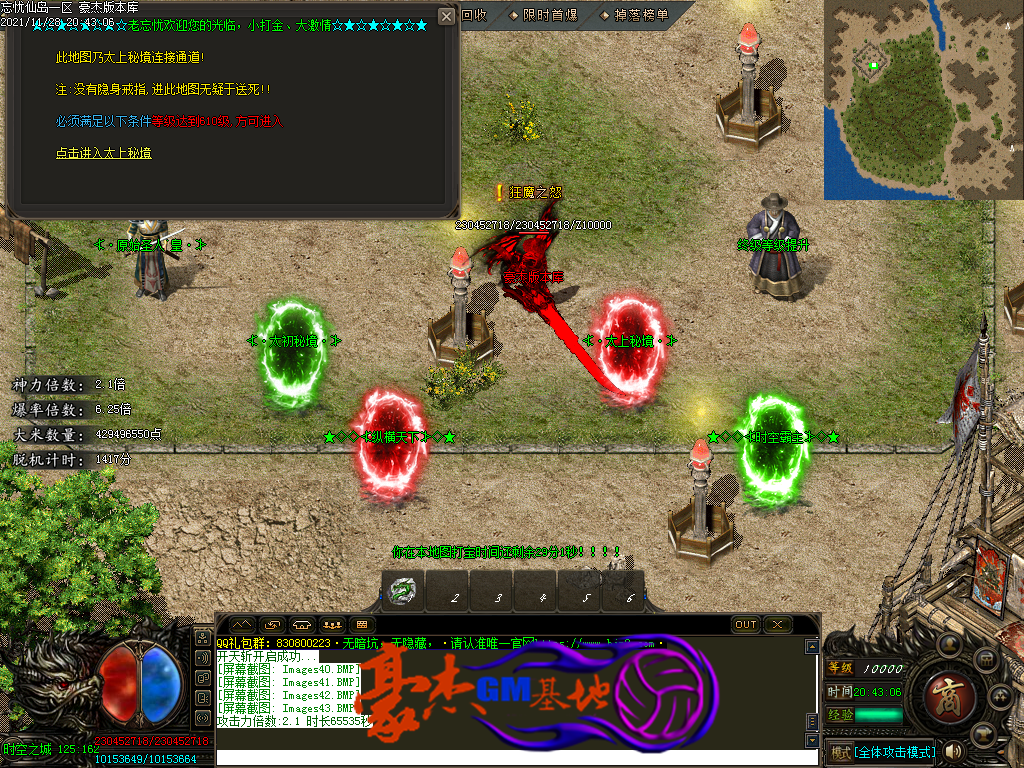Click the chat scrollbar's down arrow

click(x=812, y=741)
